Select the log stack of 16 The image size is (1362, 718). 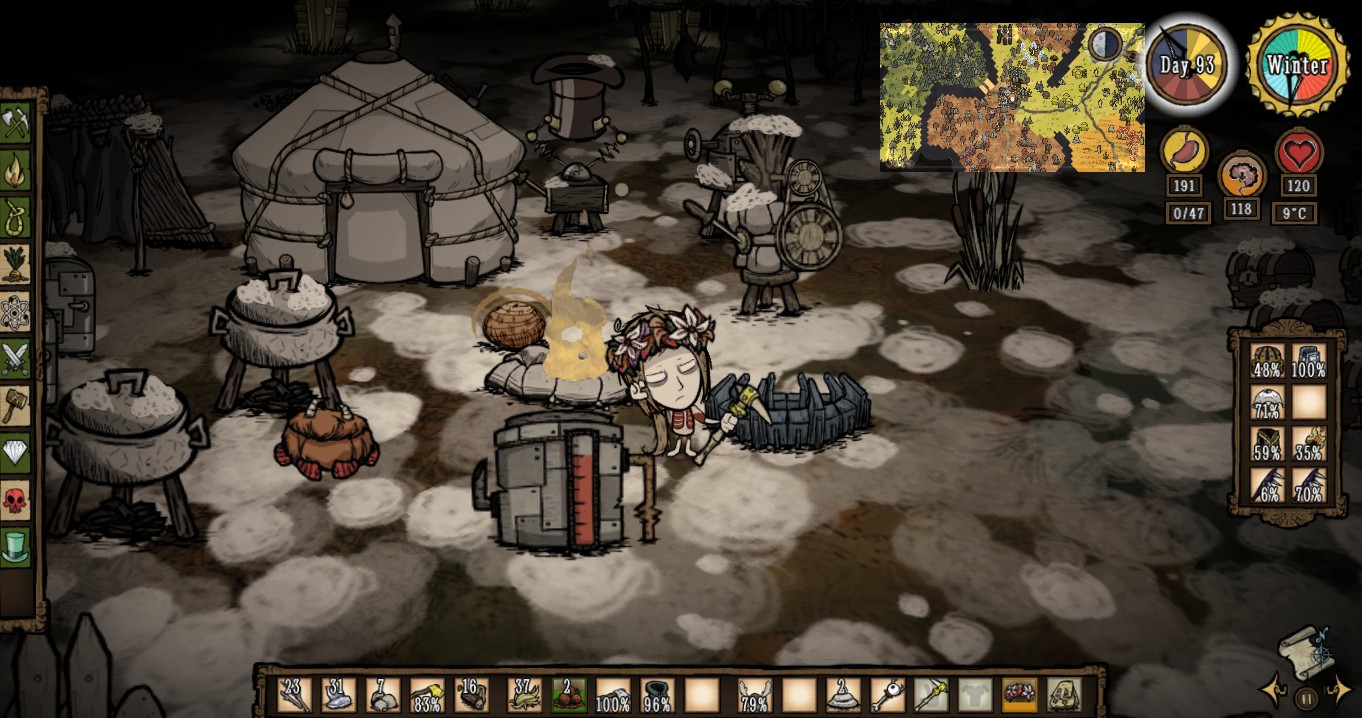coord(471,694)
